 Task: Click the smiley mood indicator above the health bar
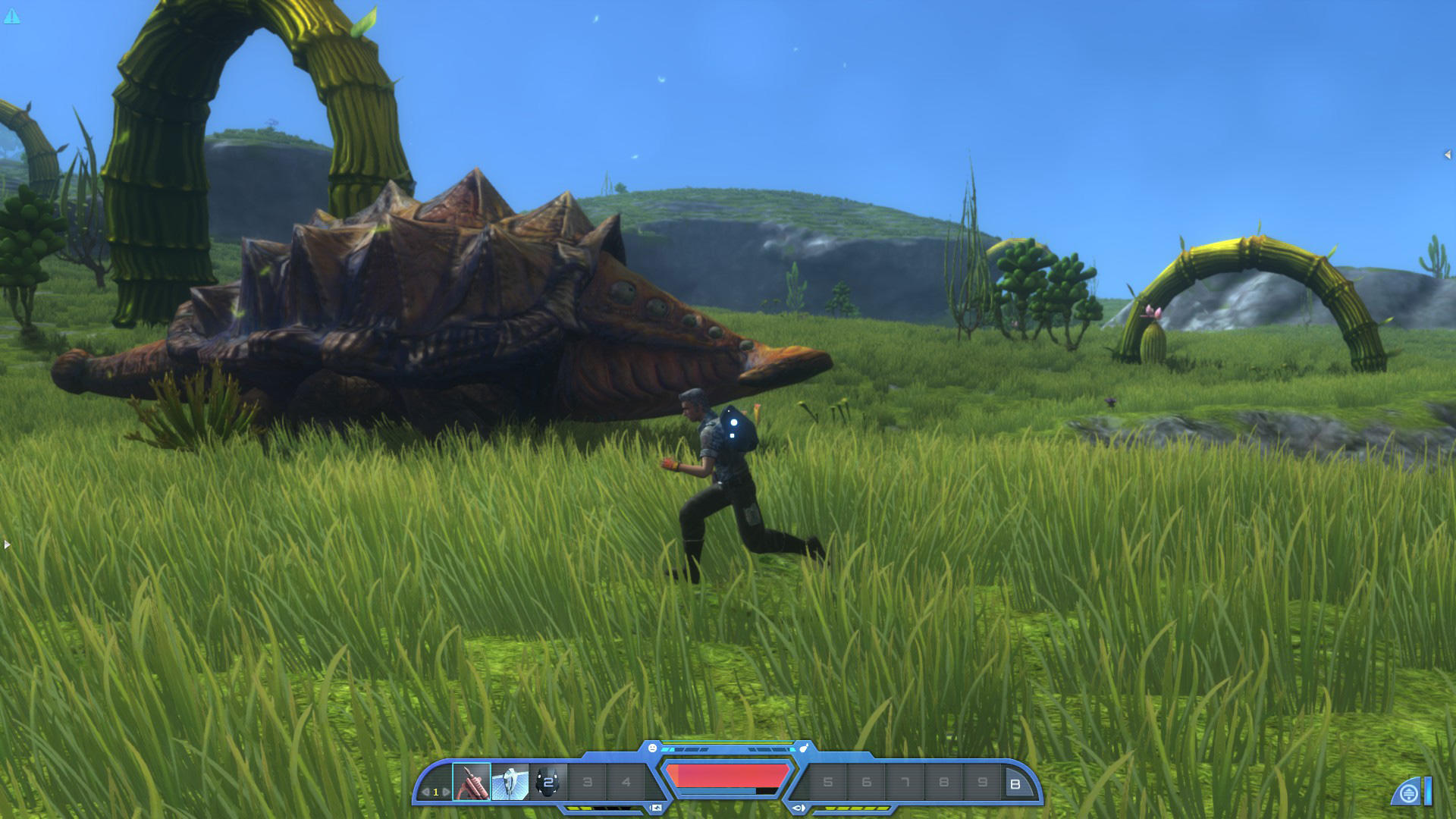pos(652,746)
